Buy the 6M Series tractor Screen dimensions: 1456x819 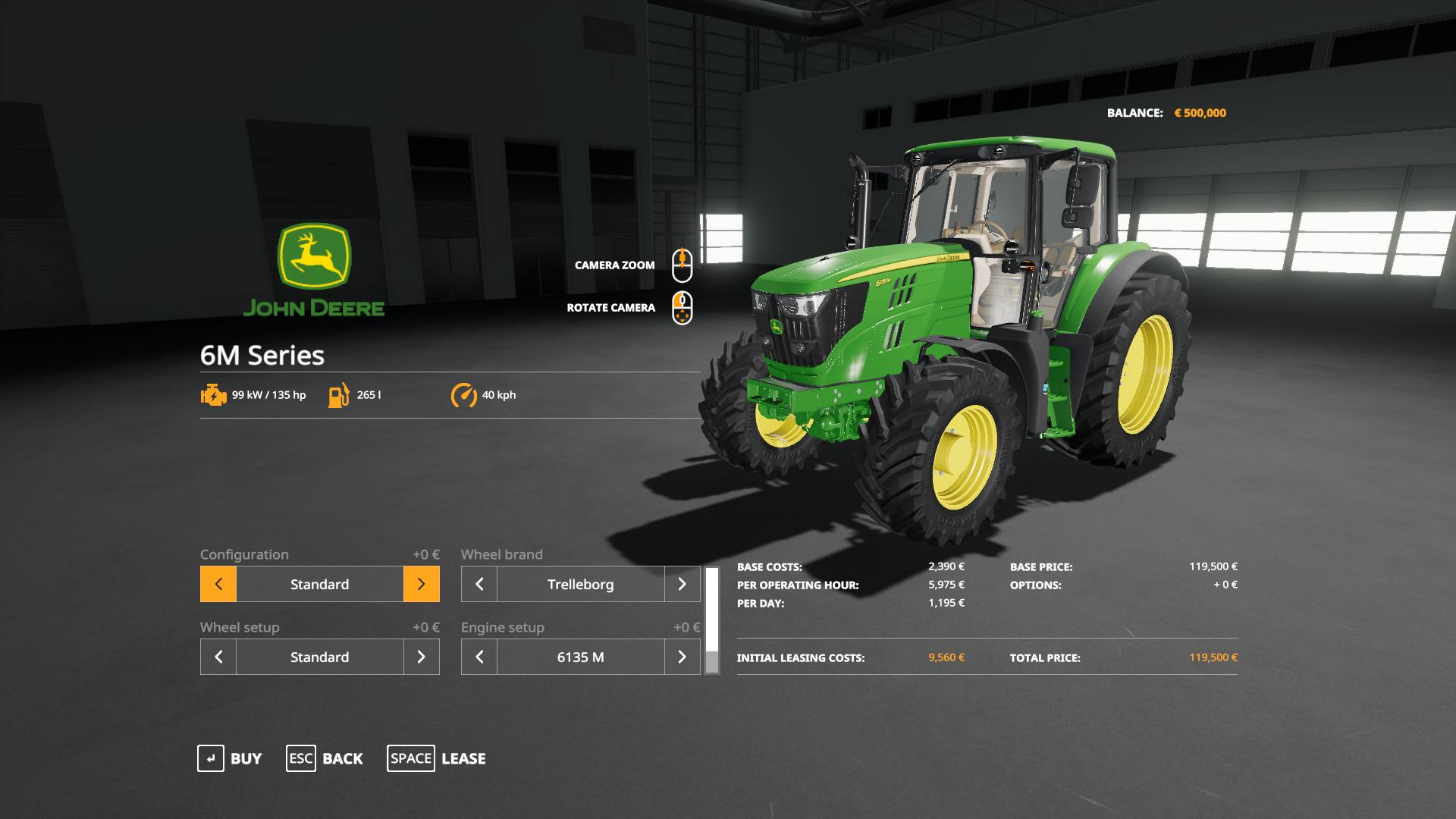[x=230, y=758]
